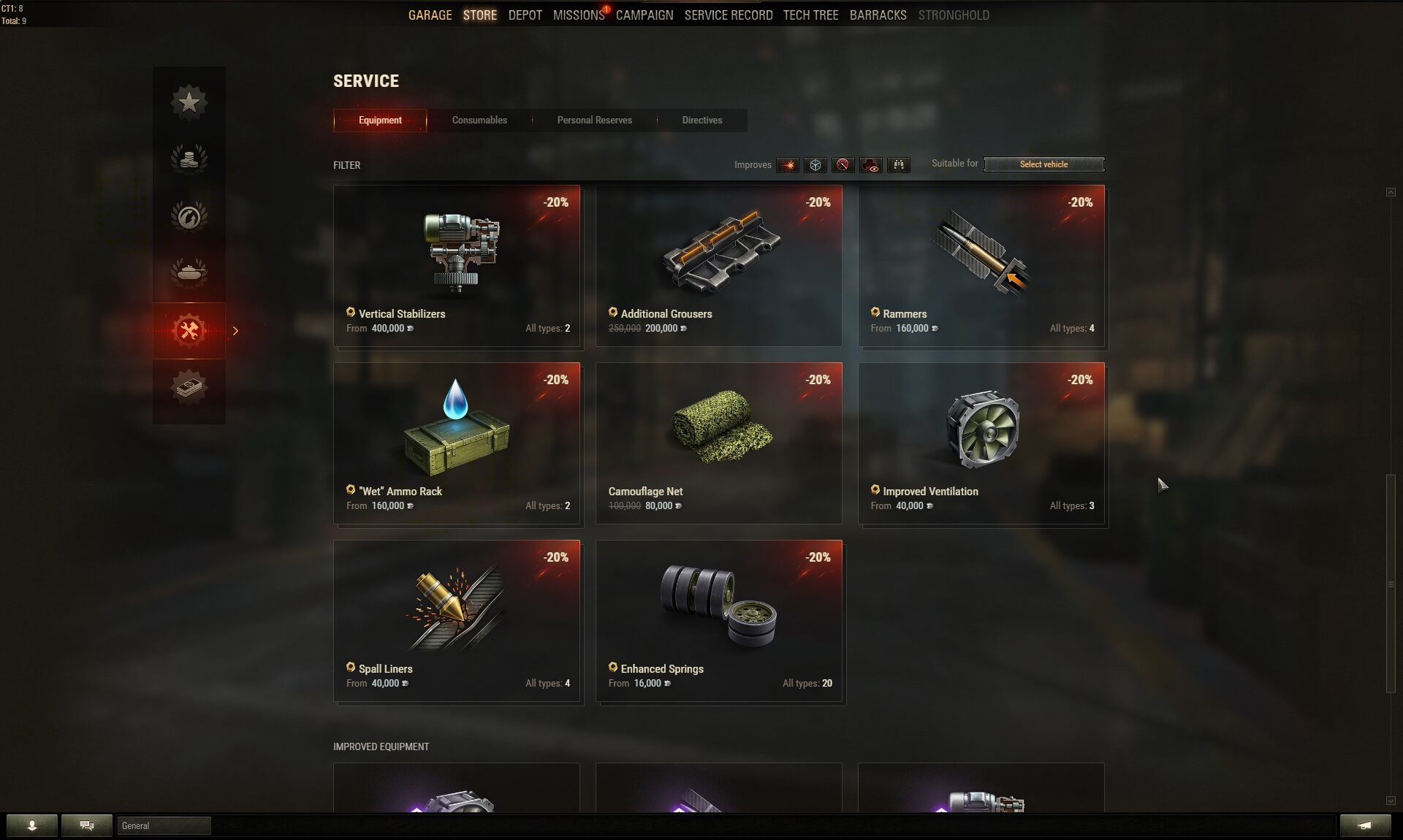1403x840 pixels.
Task: Show the Tech Tree
Action: (810, 15)
